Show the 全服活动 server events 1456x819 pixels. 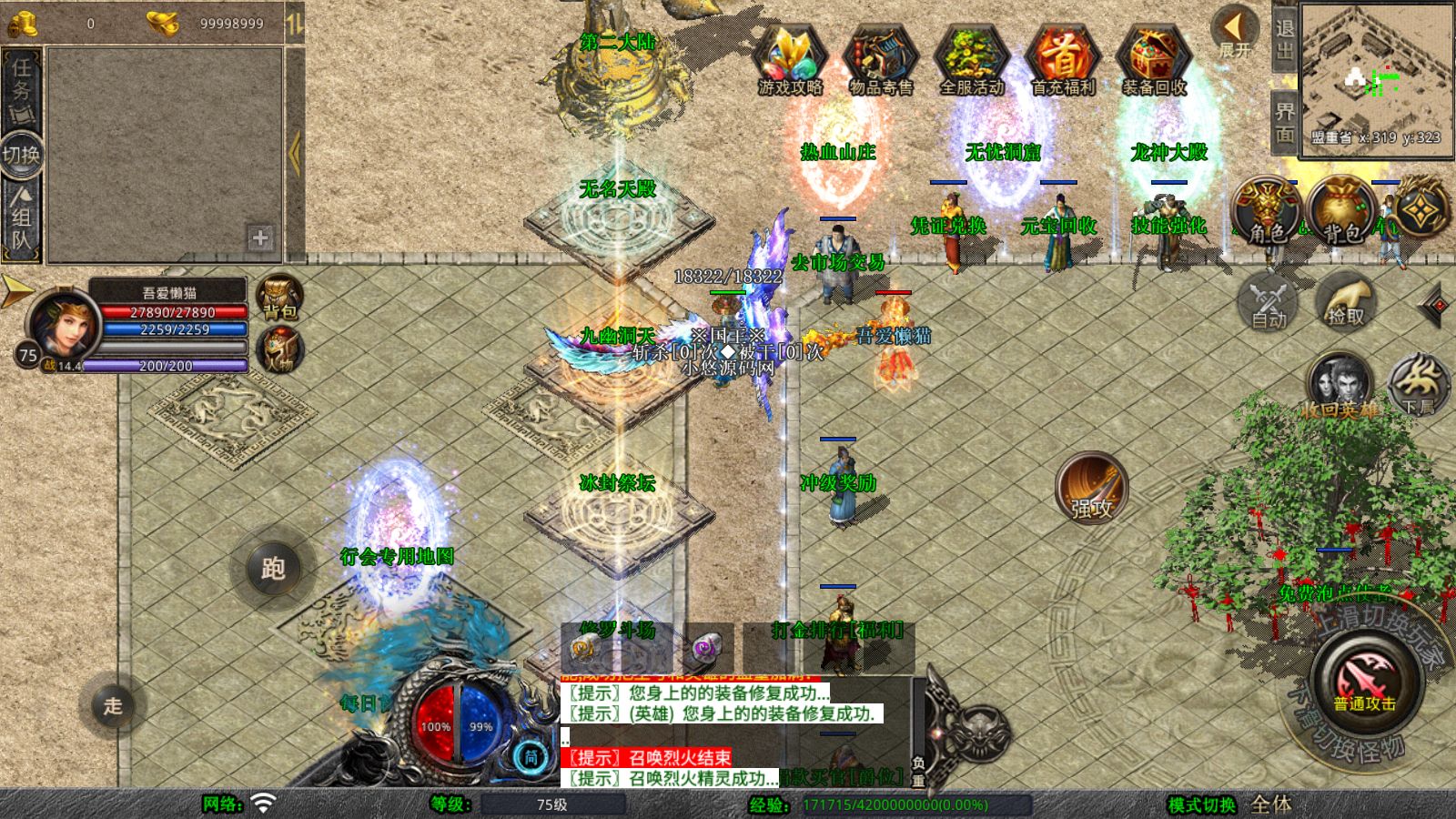[x=971, y=57]
